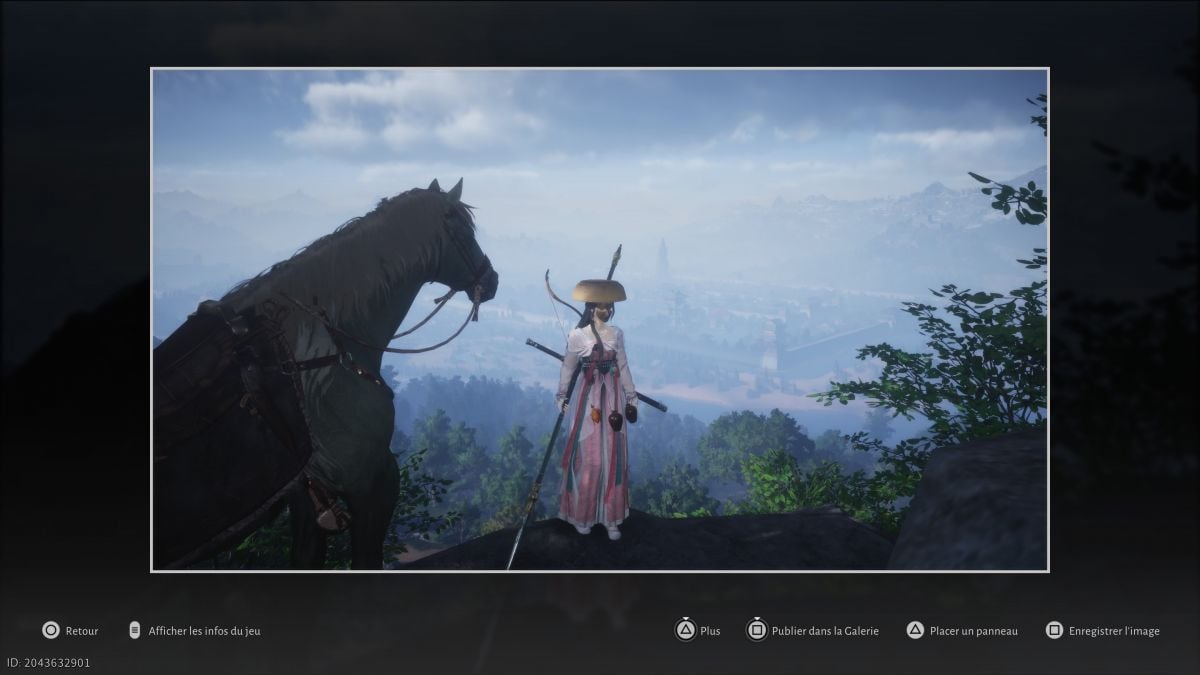Show game info via 'Afficher les infos du jeu'
Image resolution: width=1200 pixels, height=675 pixels.
point(196,631)
